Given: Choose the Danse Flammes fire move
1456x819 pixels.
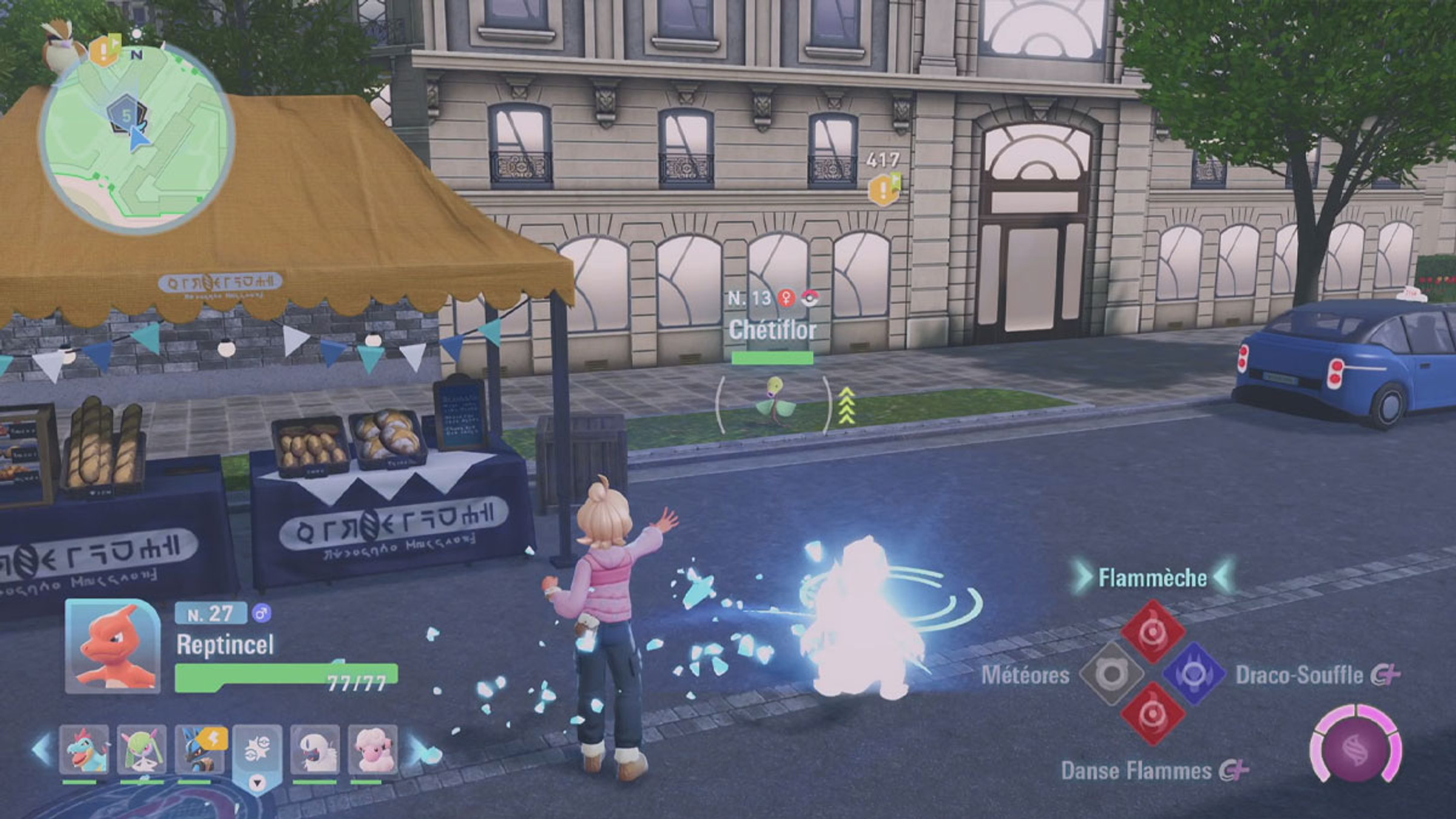Looking at the screenshot, I should [x=1153, y=715].
